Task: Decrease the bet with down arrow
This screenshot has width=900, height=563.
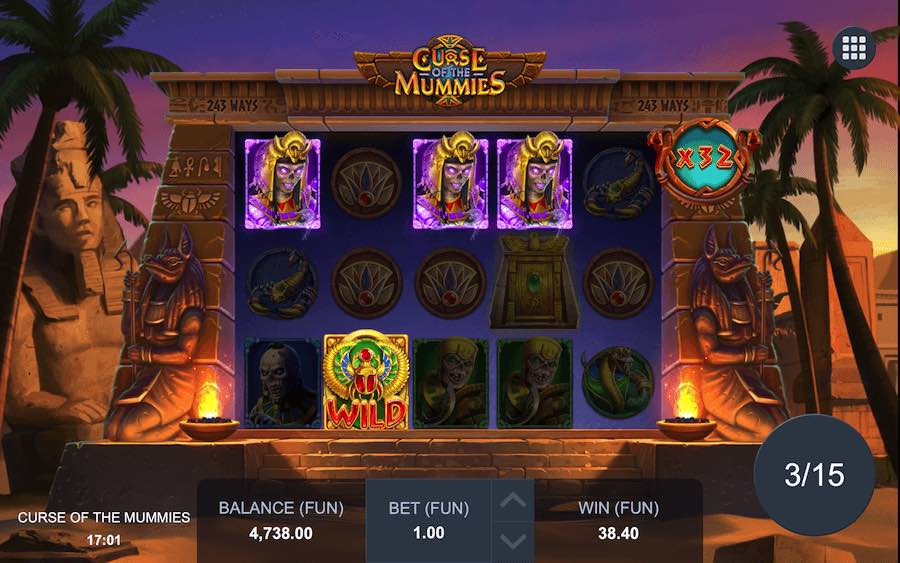Action: coord(512,541)
